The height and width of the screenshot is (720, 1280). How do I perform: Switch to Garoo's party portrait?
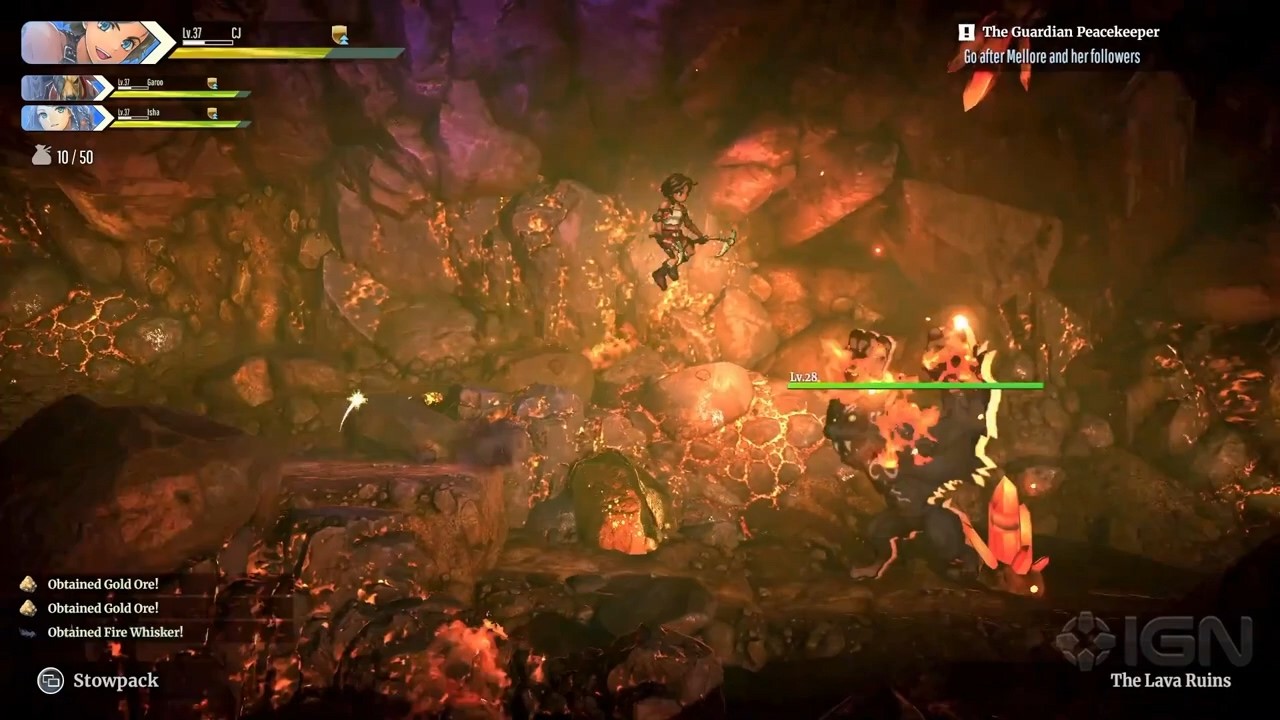[63, 88]
